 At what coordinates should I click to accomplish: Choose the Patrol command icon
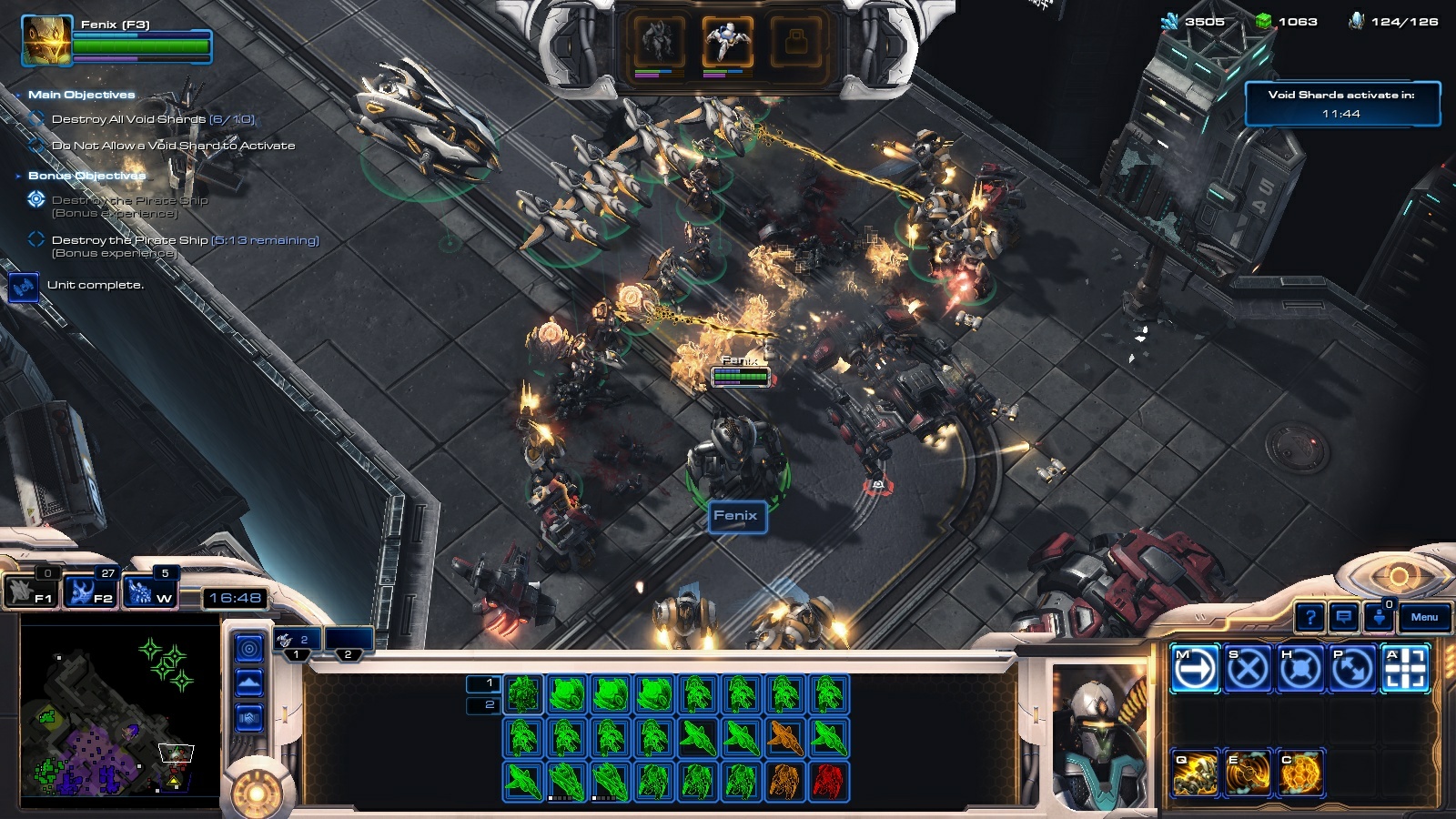coord(1353,669)
